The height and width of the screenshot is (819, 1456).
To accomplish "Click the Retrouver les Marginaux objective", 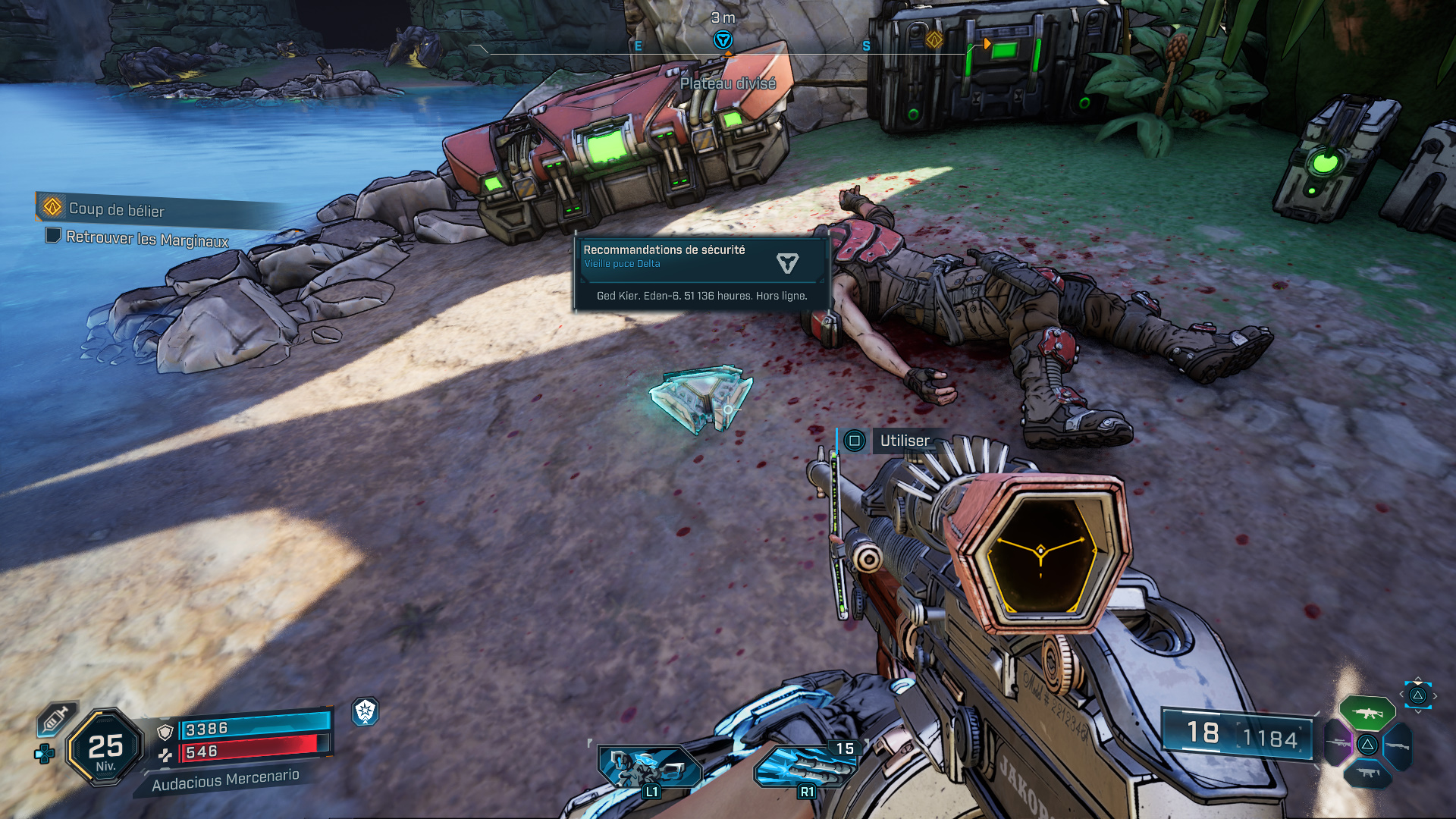I will 146,239.
